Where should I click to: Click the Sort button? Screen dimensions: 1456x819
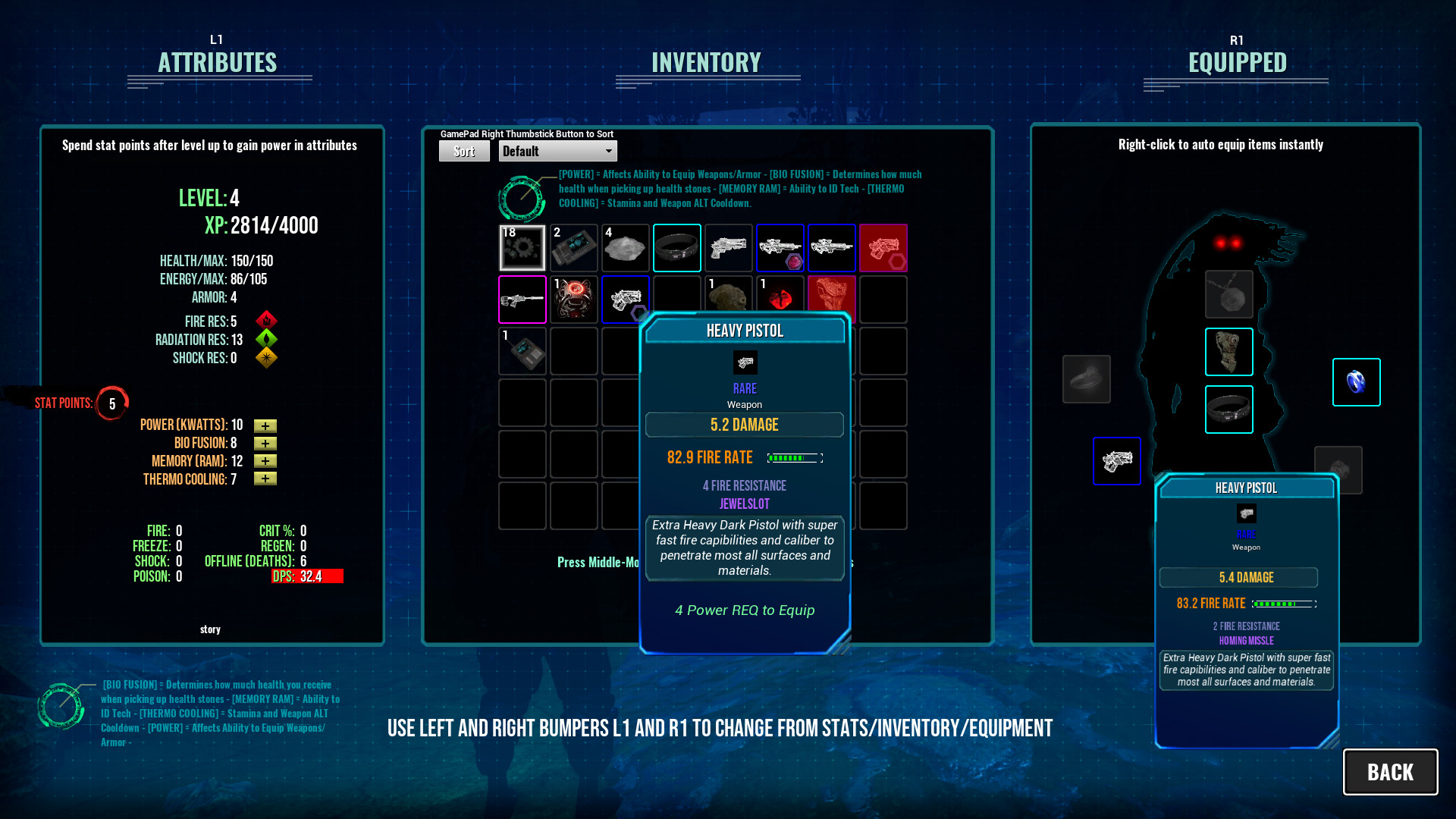[x=463, y=151]
